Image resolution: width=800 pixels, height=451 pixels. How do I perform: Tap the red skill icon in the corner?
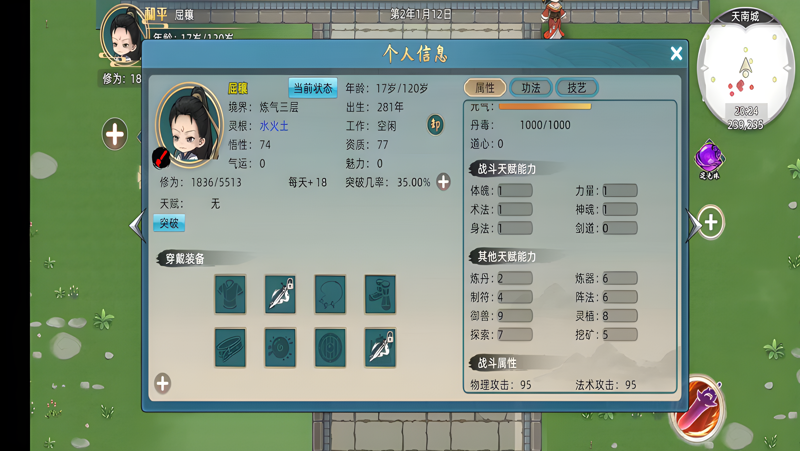695,410
